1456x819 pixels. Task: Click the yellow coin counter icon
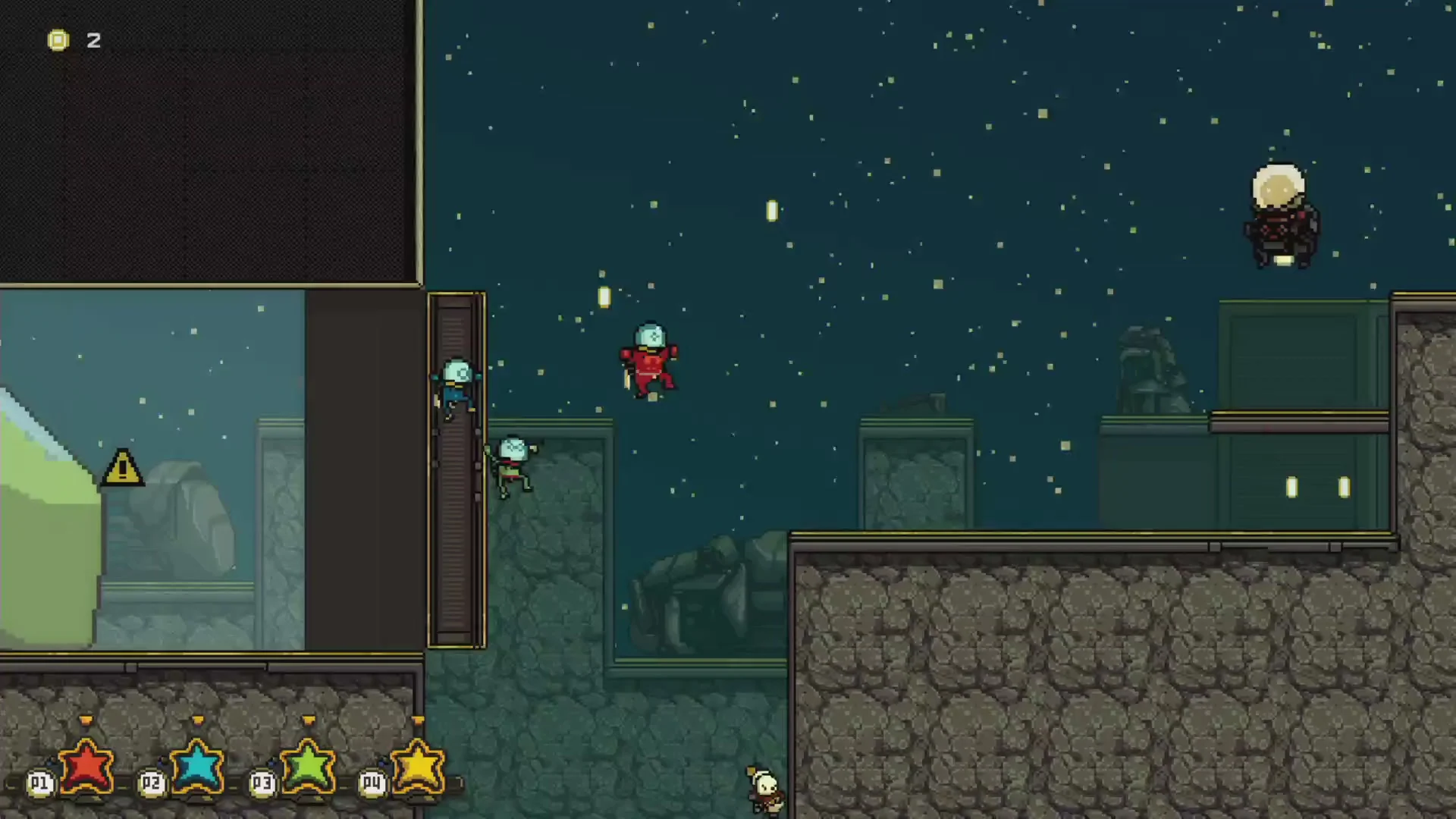tap(58, 40)
